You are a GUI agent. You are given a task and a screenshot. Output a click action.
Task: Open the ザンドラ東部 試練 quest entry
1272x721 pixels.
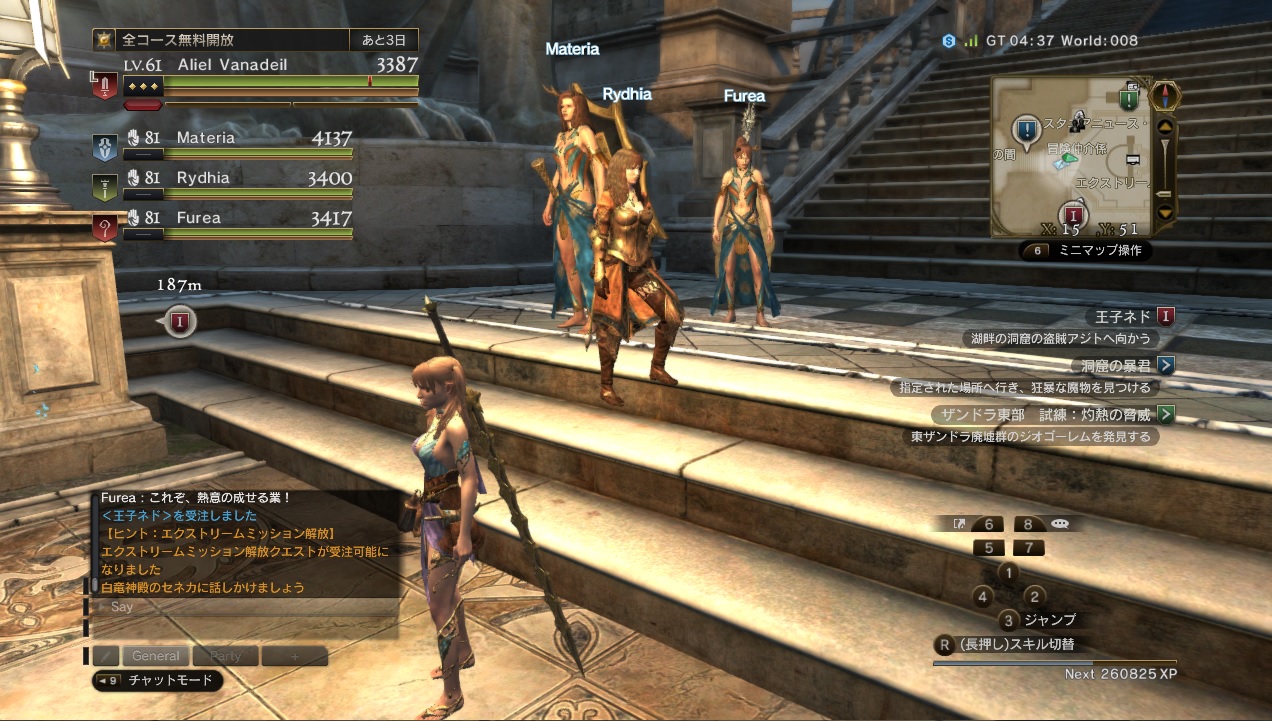(x=1050, y=414)
